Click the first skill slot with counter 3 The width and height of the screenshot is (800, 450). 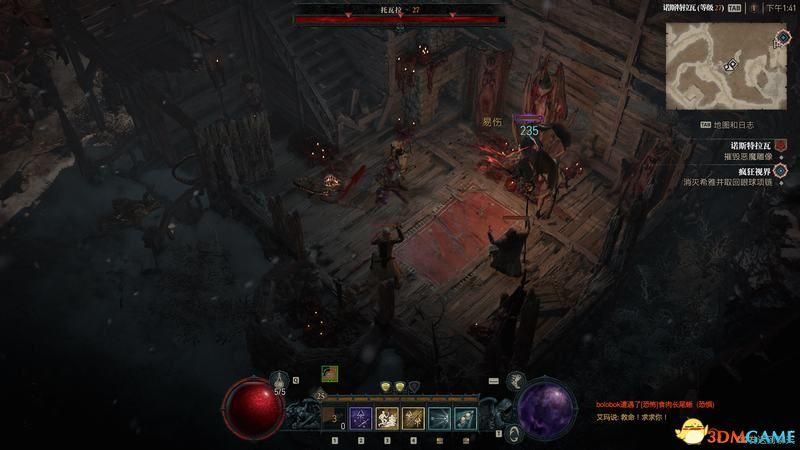click(335, 418)
